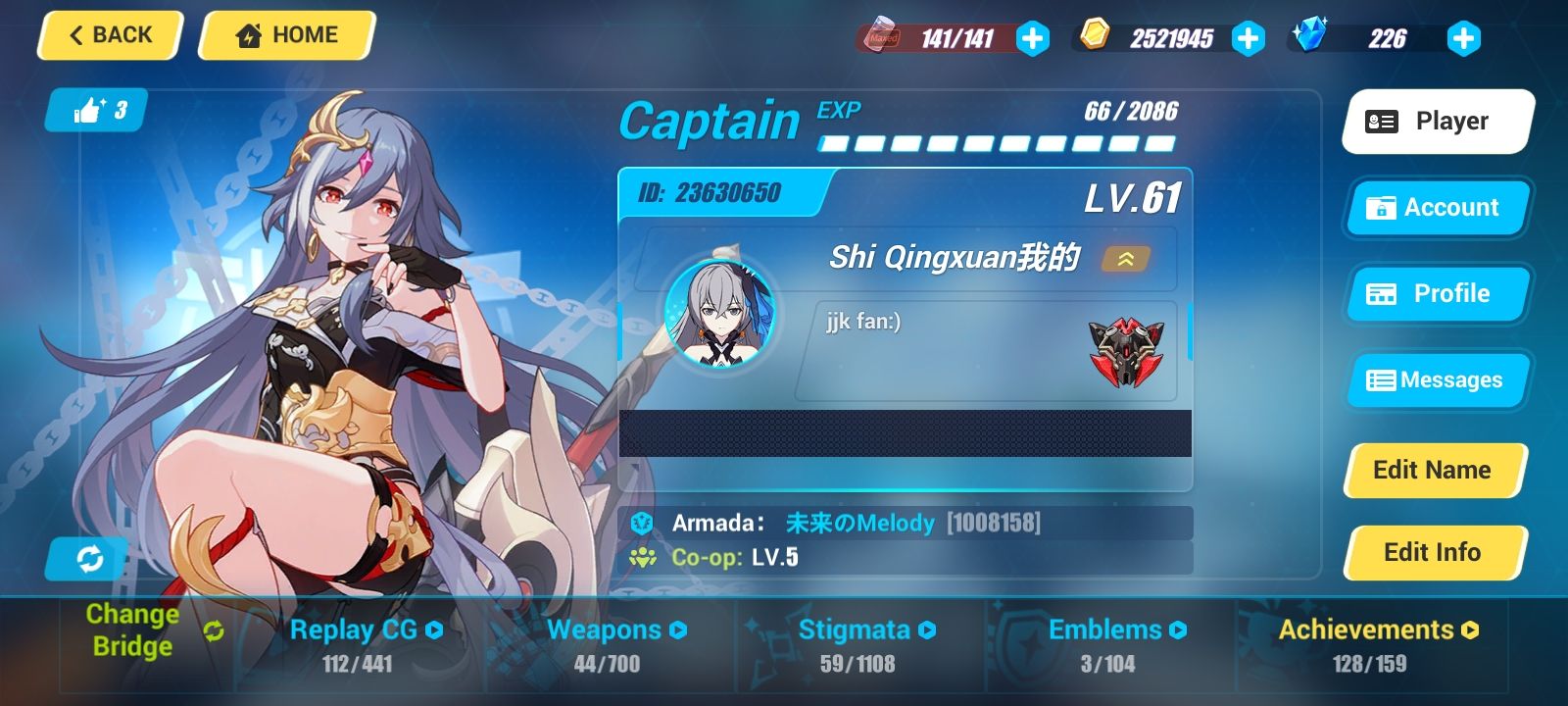
Task: Switch to Messages view
Action: point(1436,380)
